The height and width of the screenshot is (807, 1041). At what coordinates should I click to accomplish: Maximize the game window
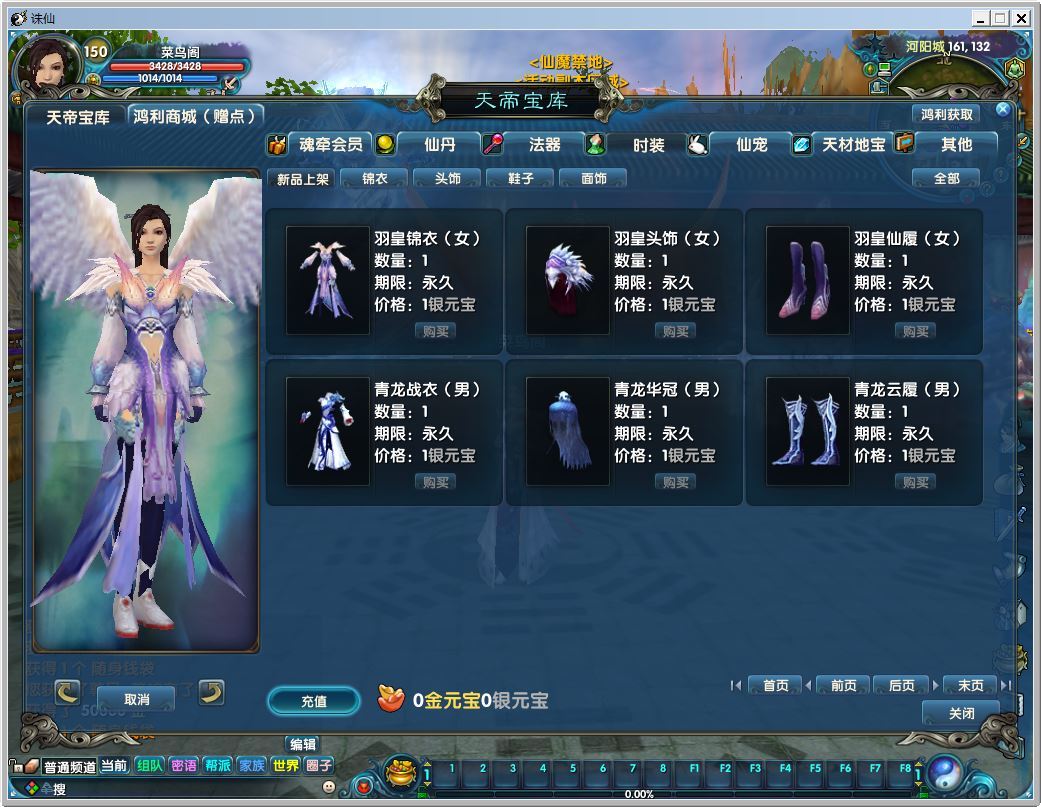pyautogui.click(x=1000, y=18)
